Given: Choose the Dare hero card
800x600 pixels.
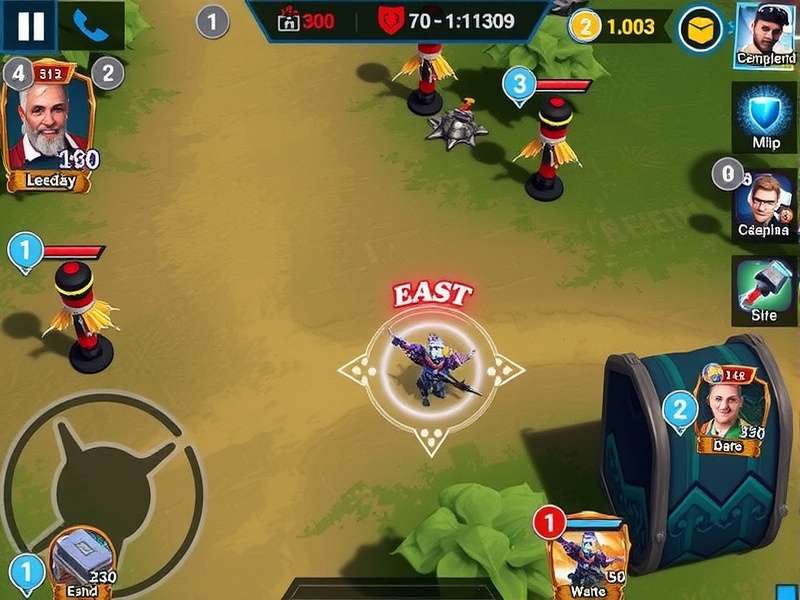Looking at the screenshot, I should tap(728, 410).
